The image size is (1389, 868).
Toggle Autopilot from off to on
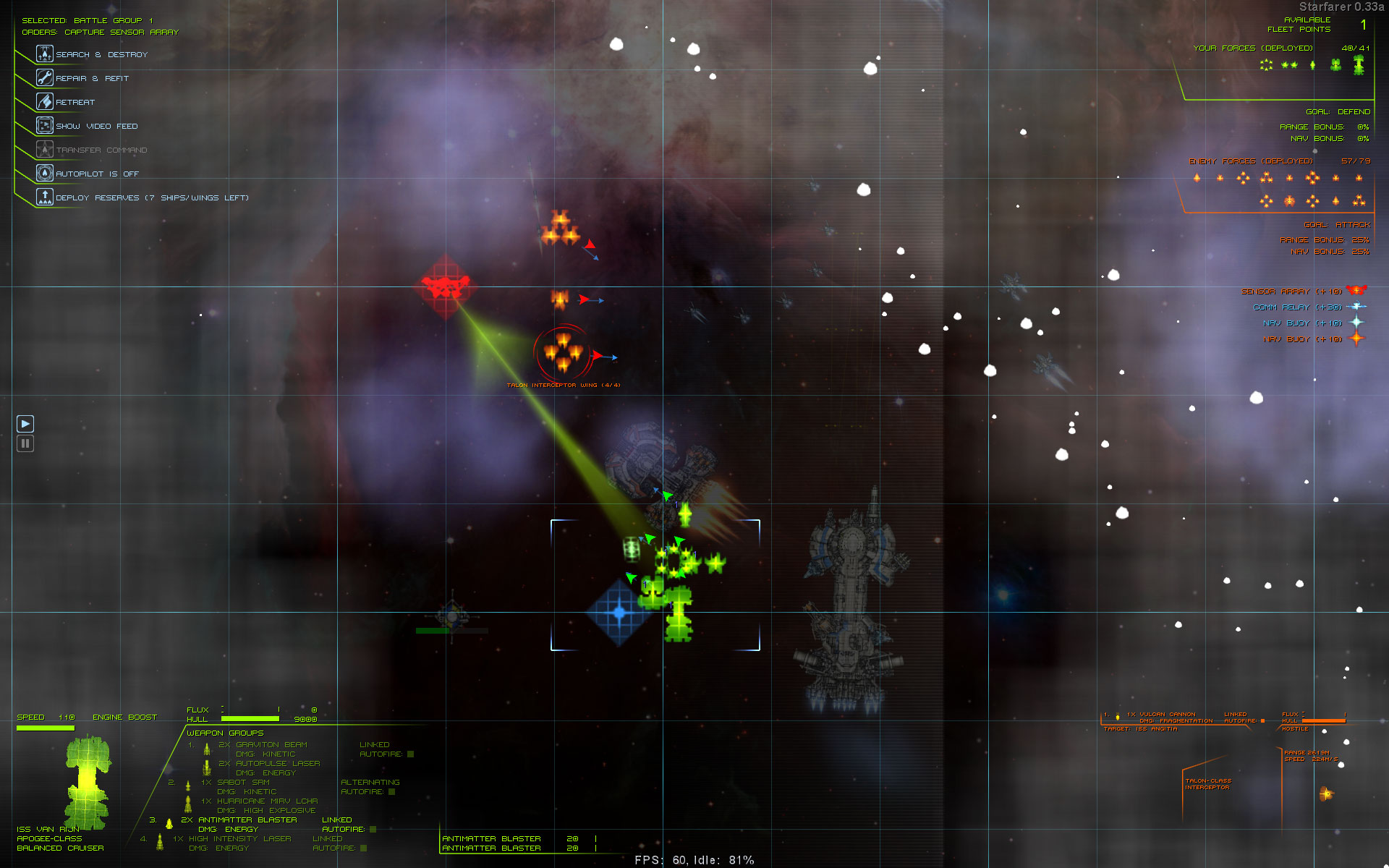tap(45, 173)
